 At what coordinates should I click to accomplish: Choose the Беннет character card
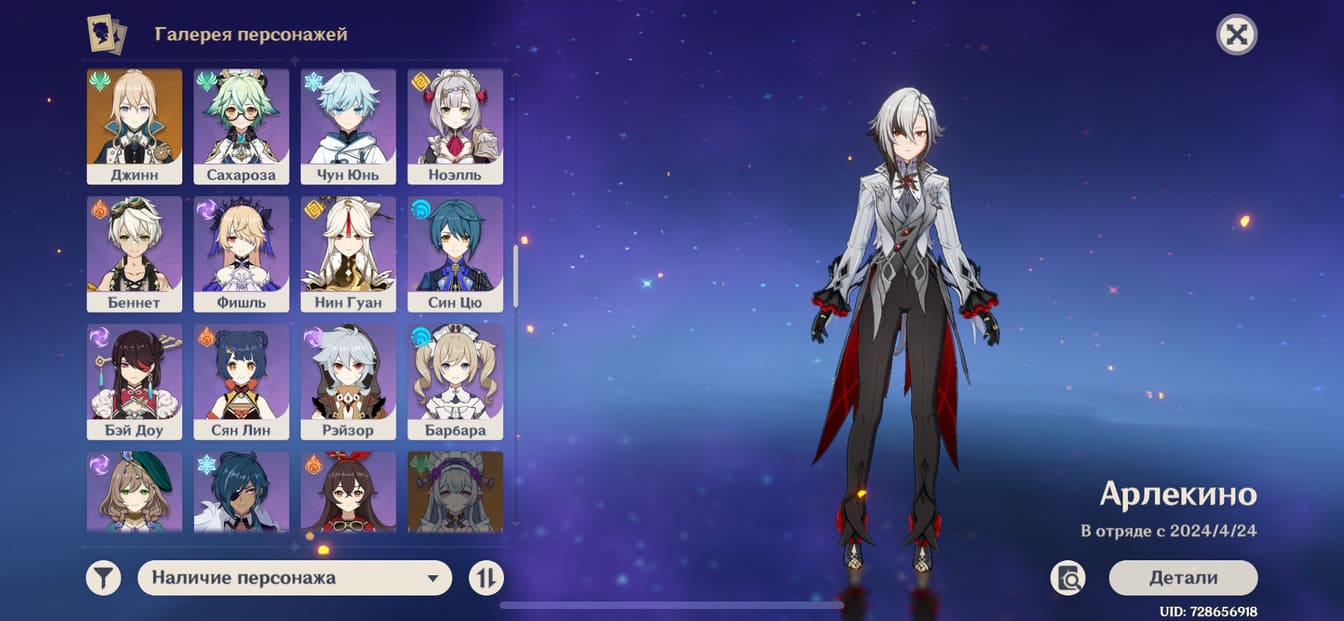[x=135, y=254]
